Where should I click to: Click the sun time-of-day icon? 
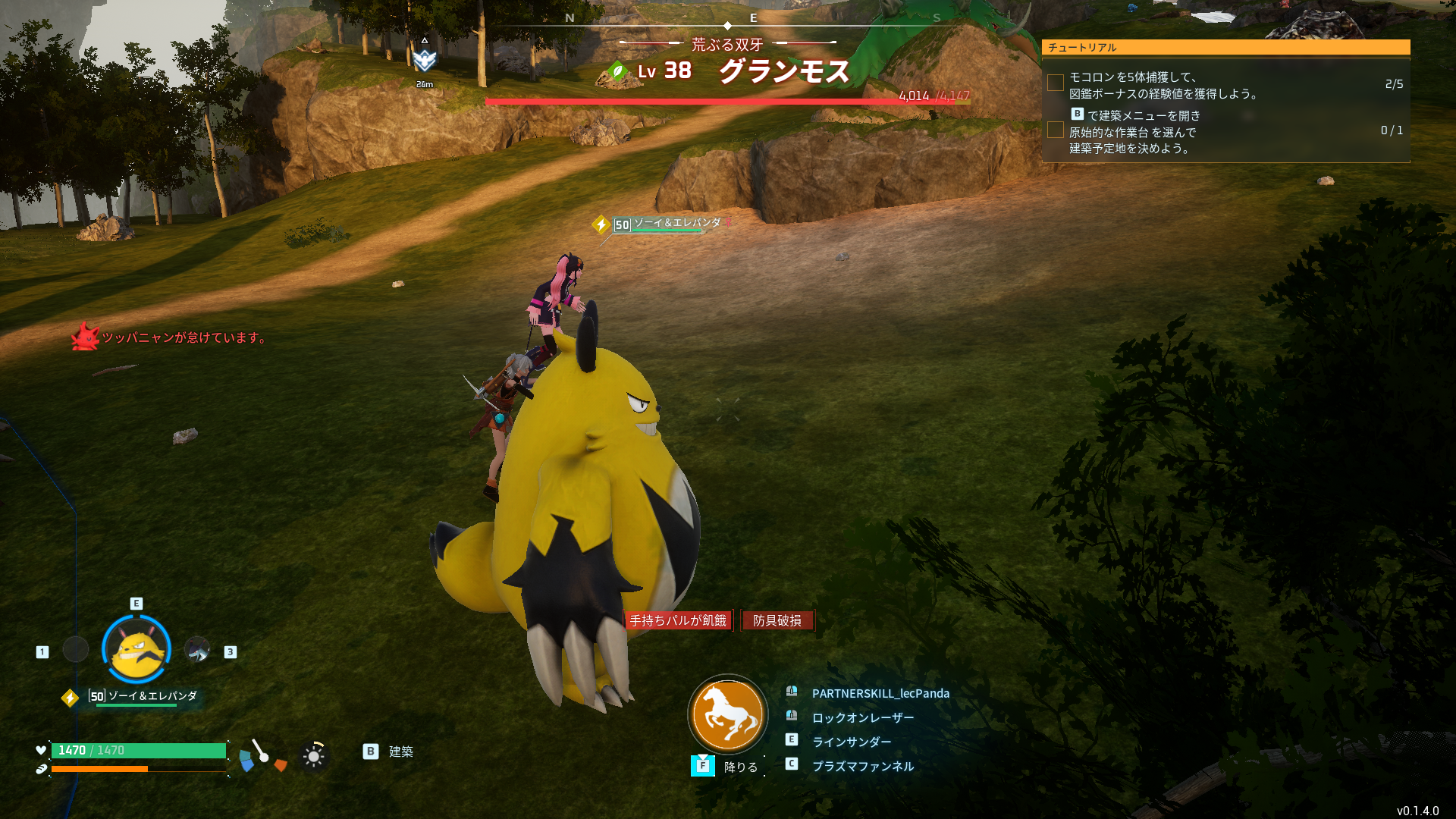[313, 755]
